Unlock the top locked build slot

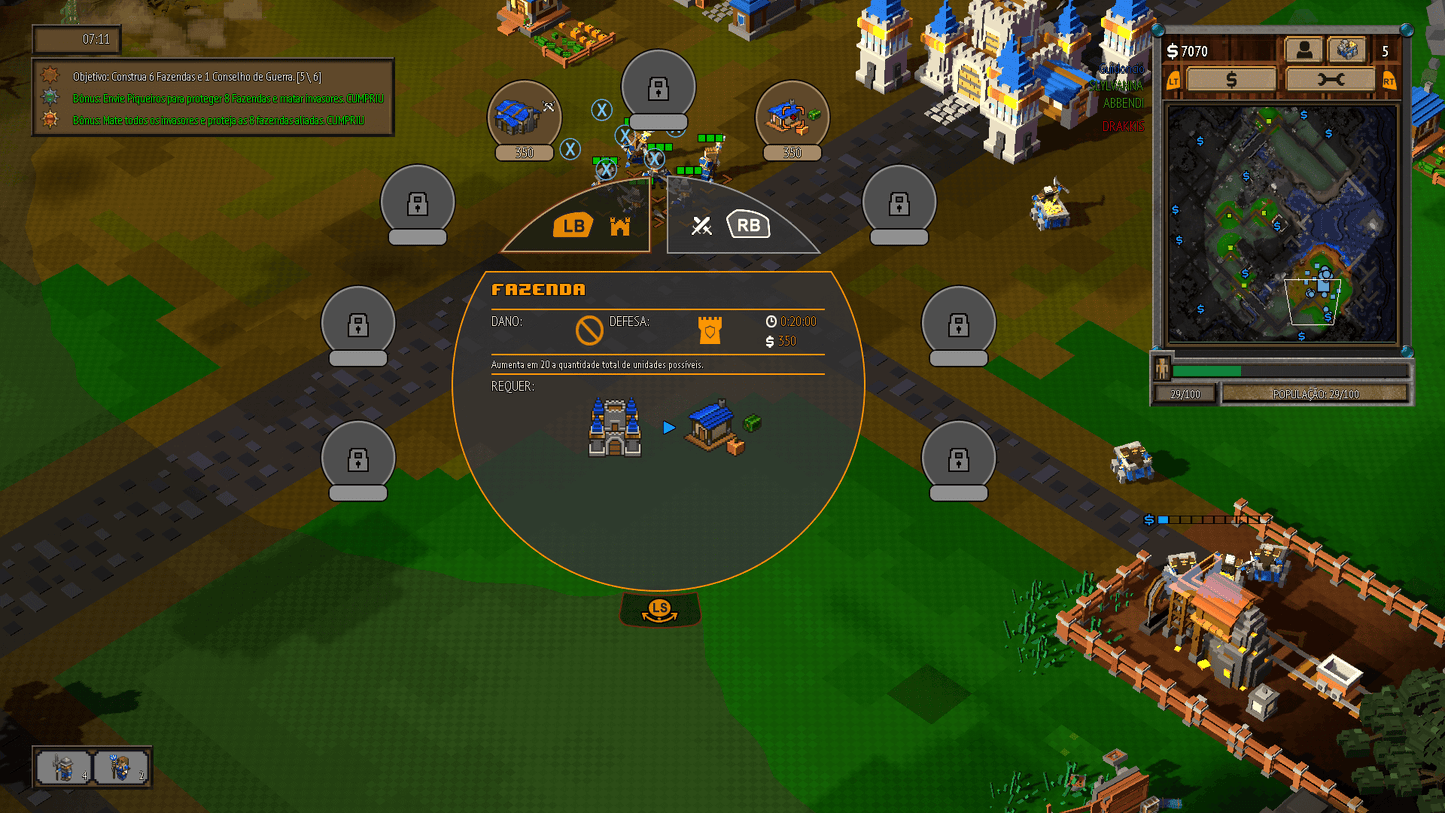pyautogui.click(x=660, y=84)
